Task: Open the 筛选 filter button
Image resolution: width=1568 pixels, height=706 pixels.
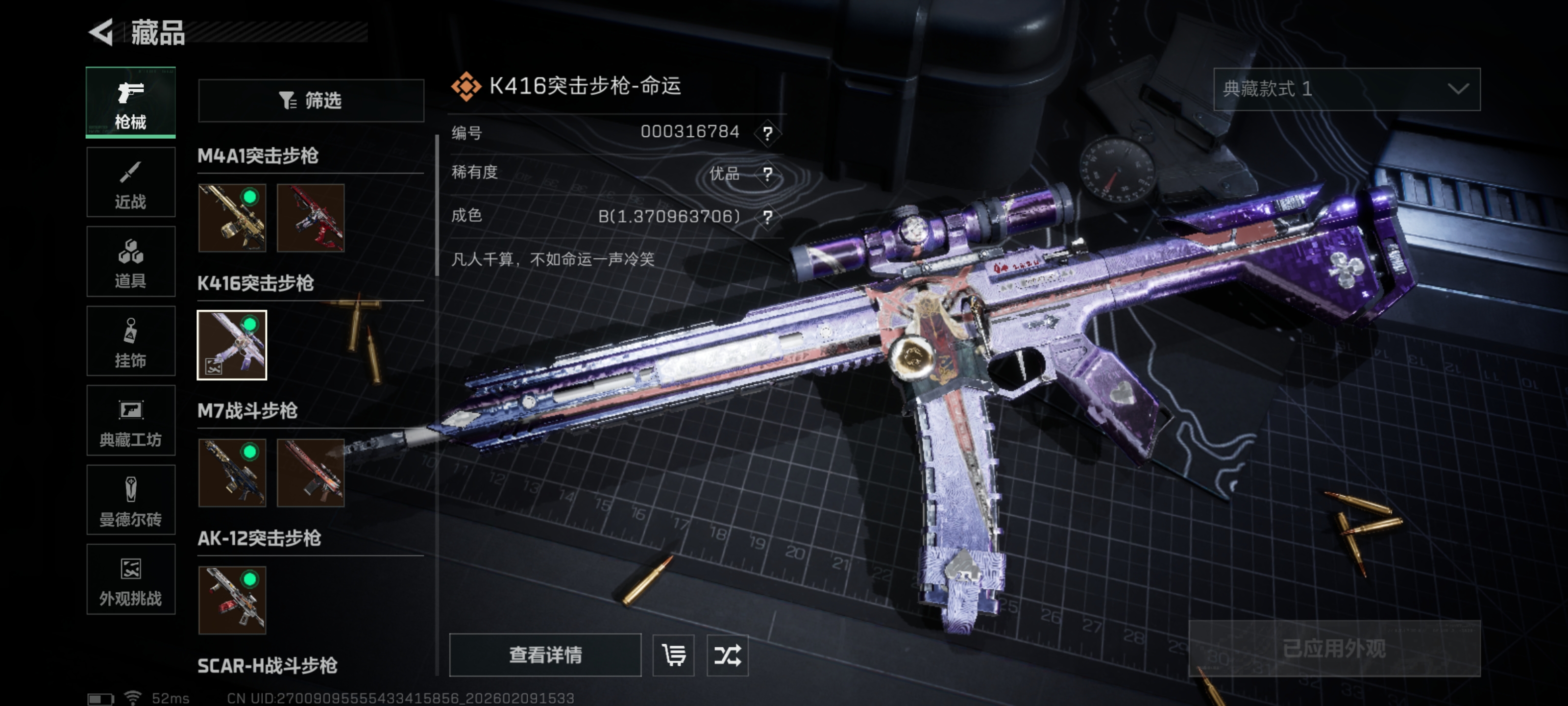Action: point(311,101)
